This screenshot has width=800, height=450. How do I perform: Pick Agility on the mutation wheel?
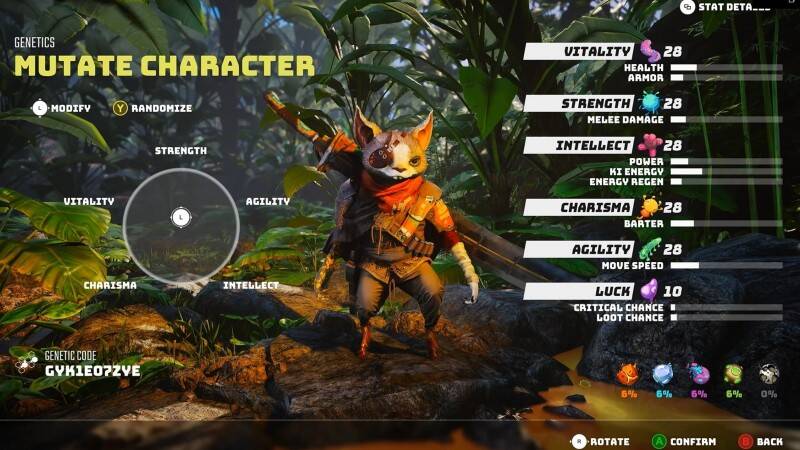(268, 201)
